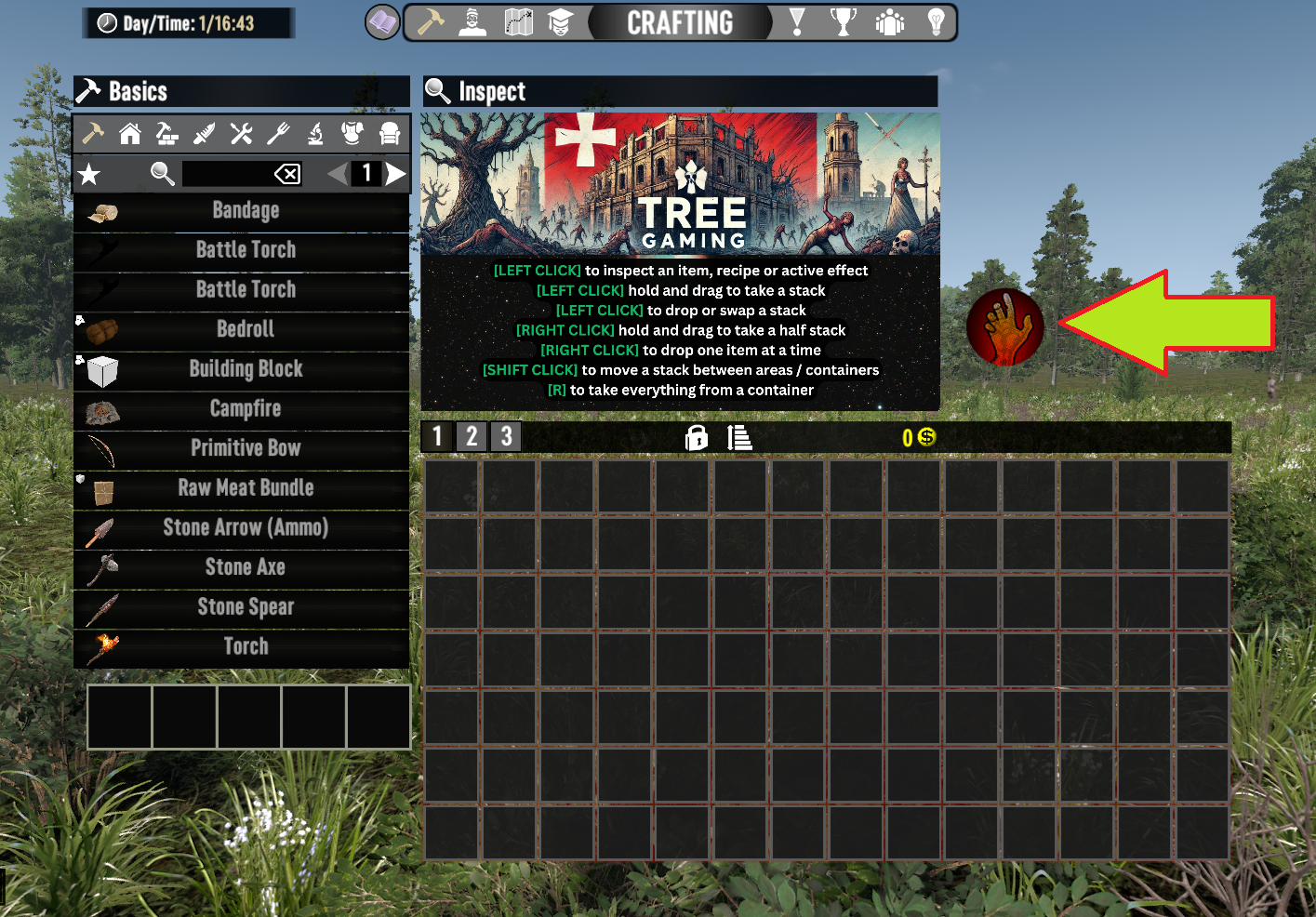Pick the Primitive Bow recipe
The image size is (1316, 917).
[x=245, y=448]
